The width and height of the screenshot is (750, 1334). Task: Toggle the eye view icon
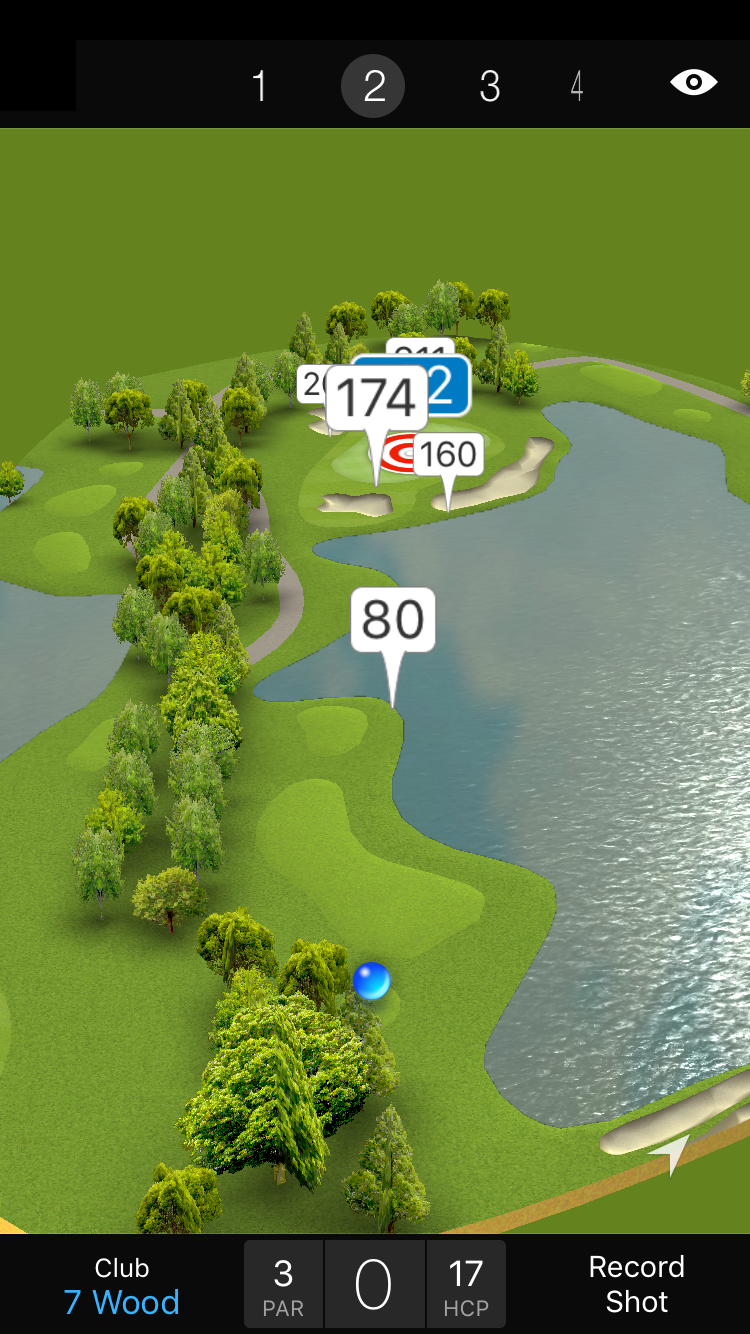(693, 82)
